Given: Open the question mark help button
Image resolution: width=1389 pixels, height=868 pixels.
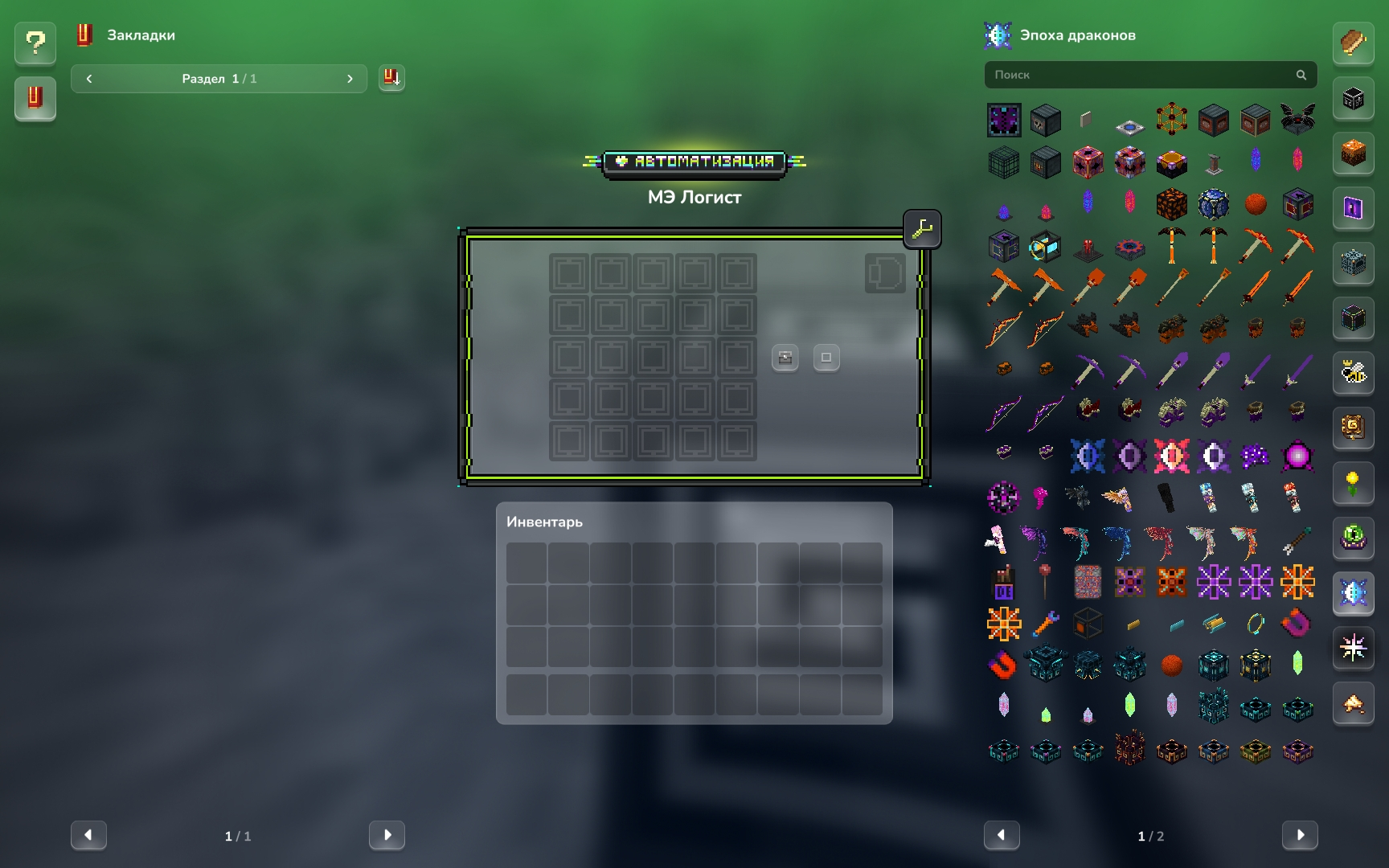Looking at the screenshot, I should coord(35,43).
